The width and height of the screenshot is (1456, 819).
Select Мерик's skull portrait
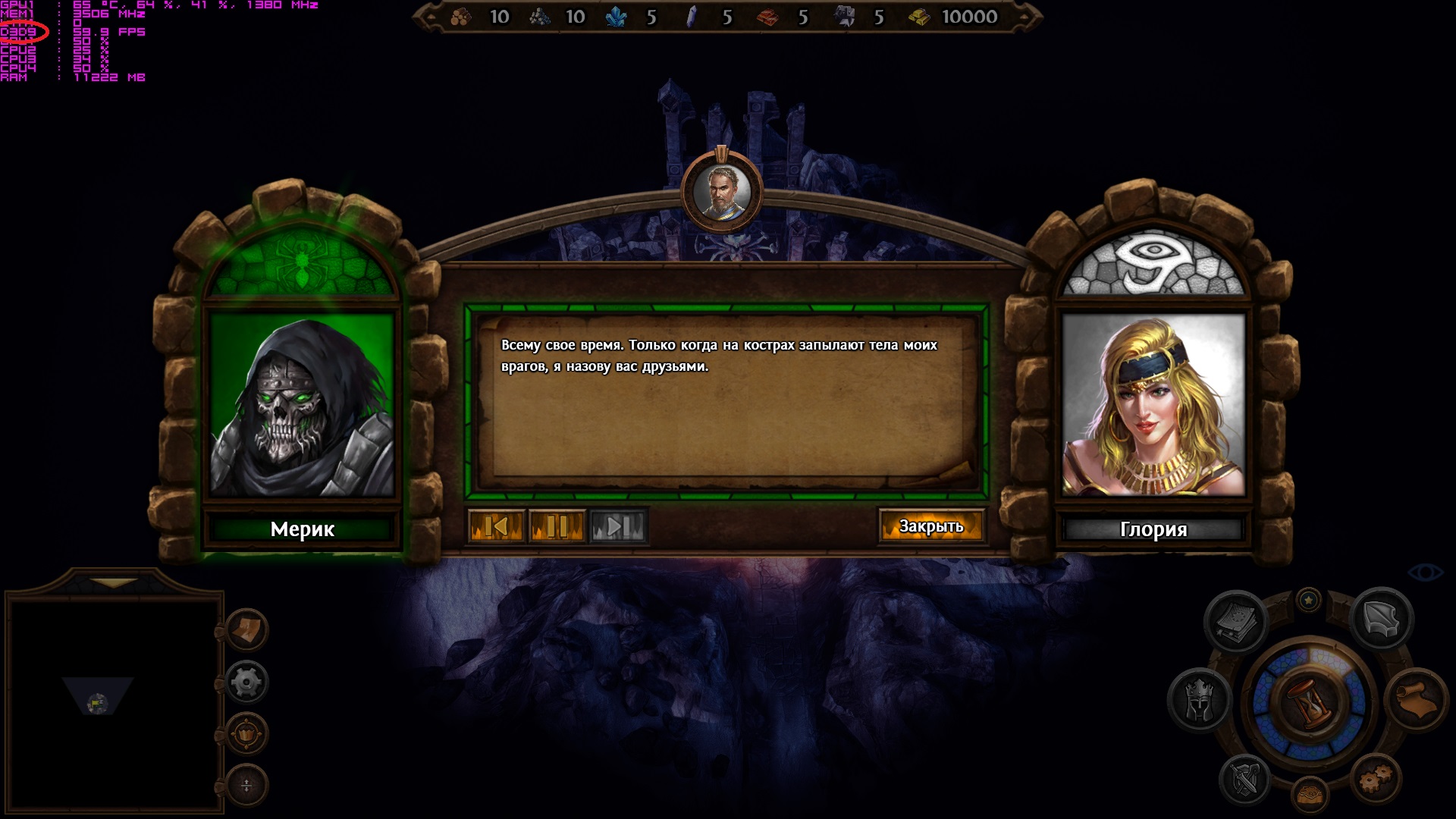point(302,406)
